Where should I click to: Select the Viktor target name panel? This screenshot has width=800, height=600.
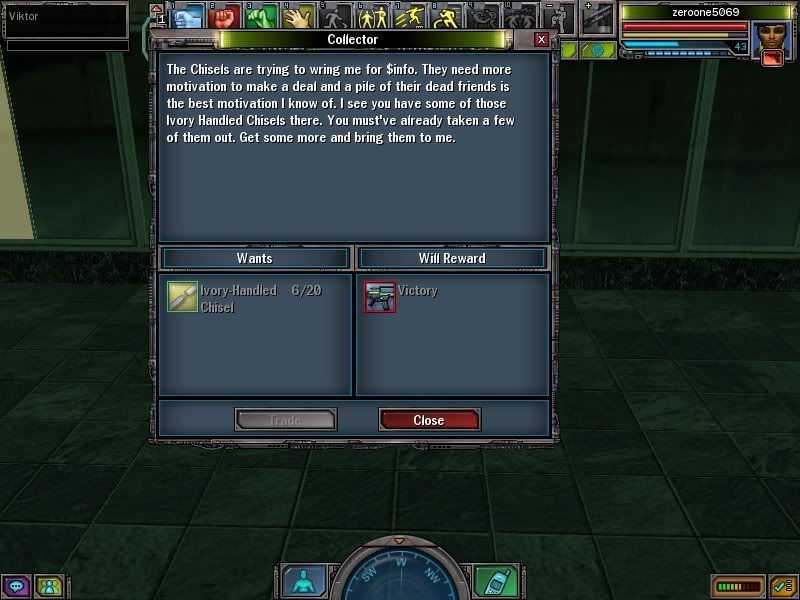pos(66,17)
